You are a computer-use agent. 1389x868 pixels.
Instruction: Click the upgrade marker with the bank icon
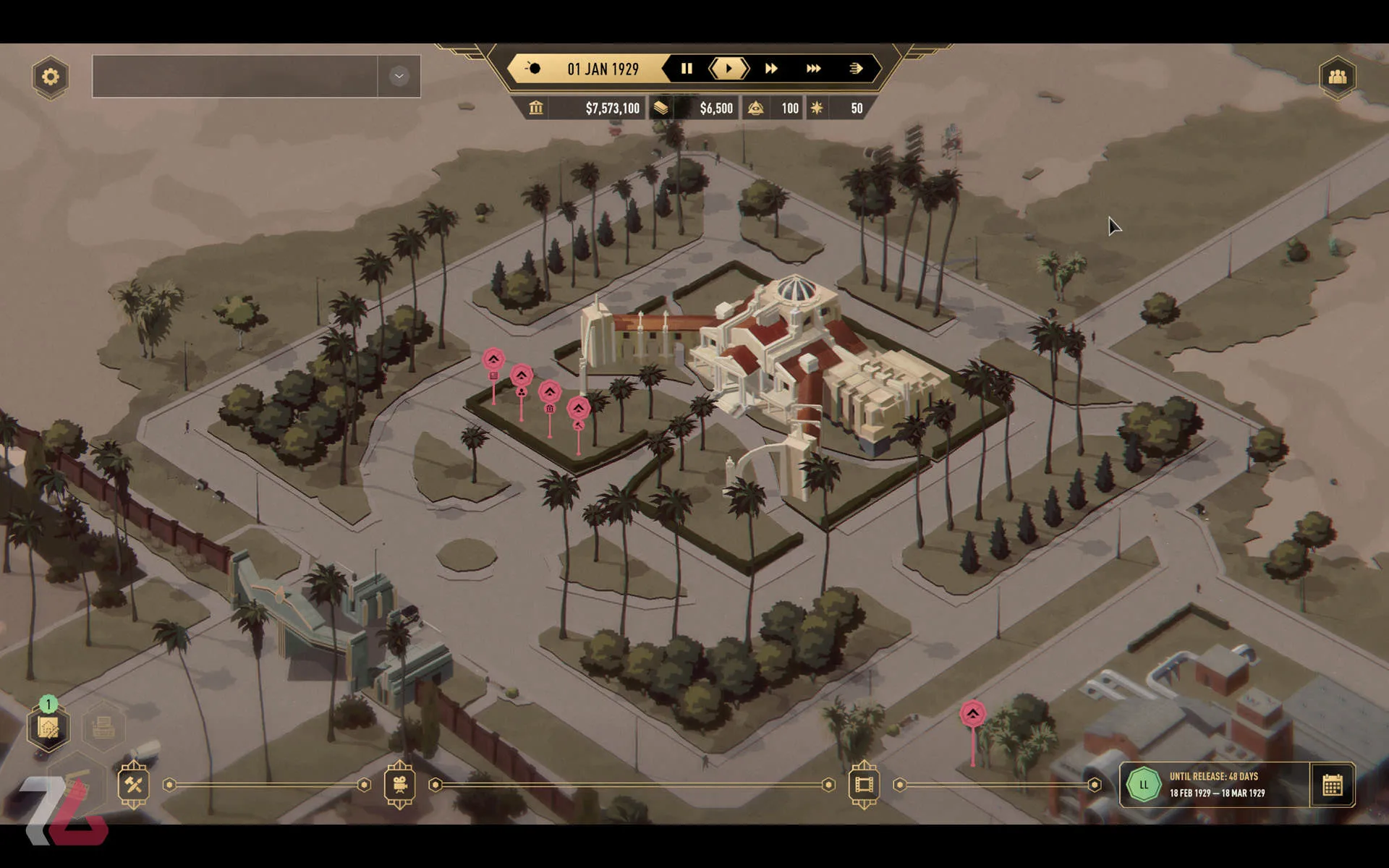550,393
